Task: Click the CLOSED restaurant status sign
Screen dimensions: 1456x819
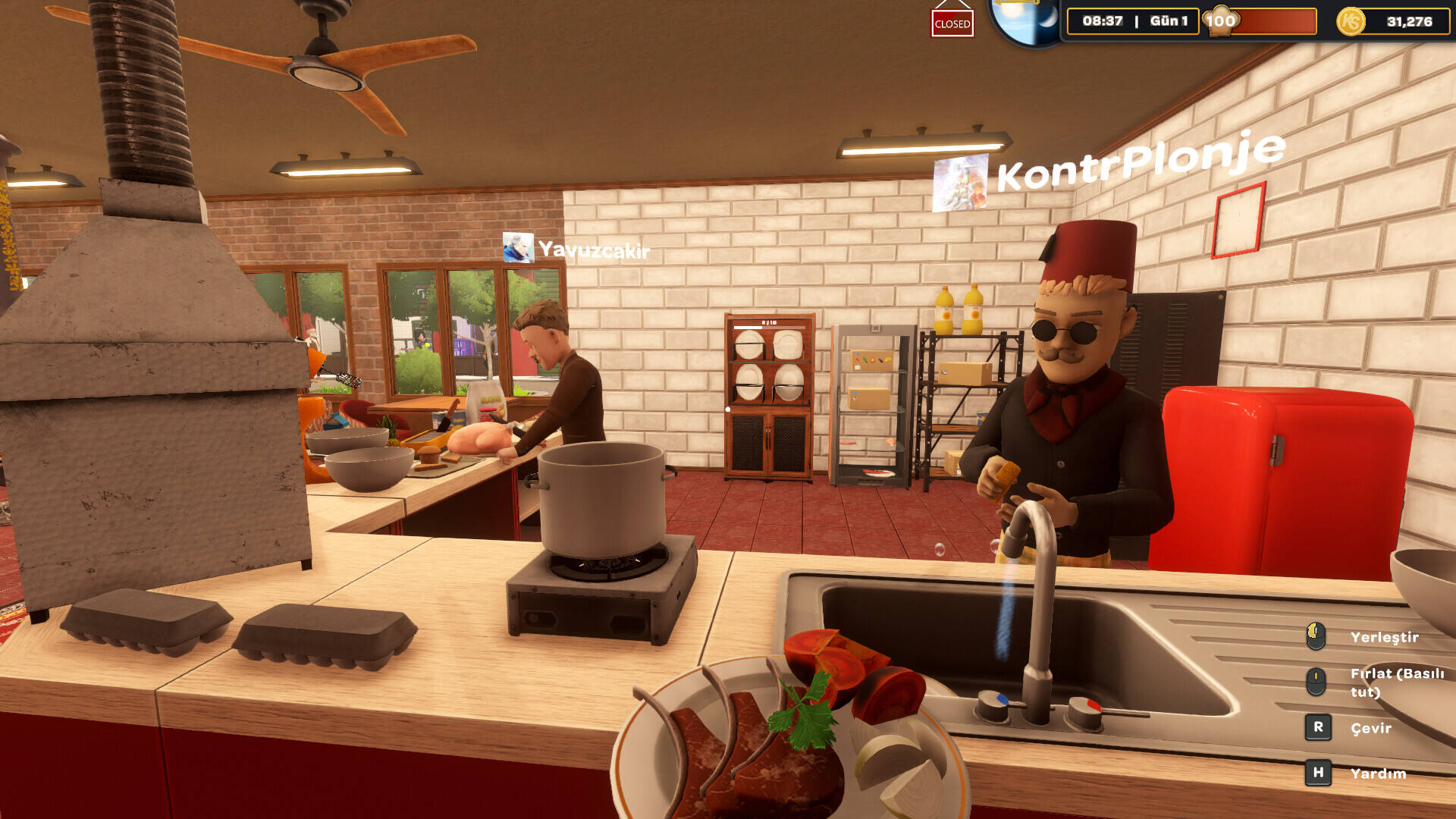Action: 952,24
